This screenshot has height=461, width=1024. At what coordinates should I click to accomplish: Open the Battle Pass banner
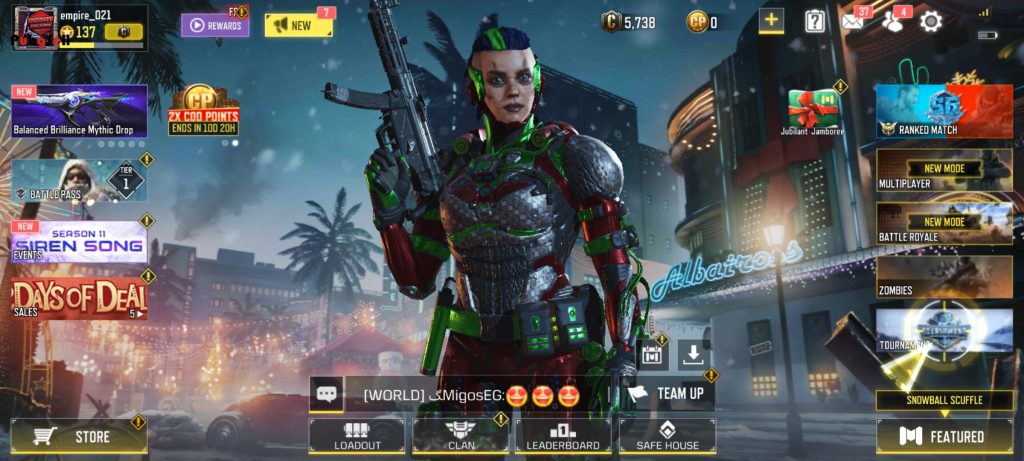pyautogui.click(x=78, y=182)
